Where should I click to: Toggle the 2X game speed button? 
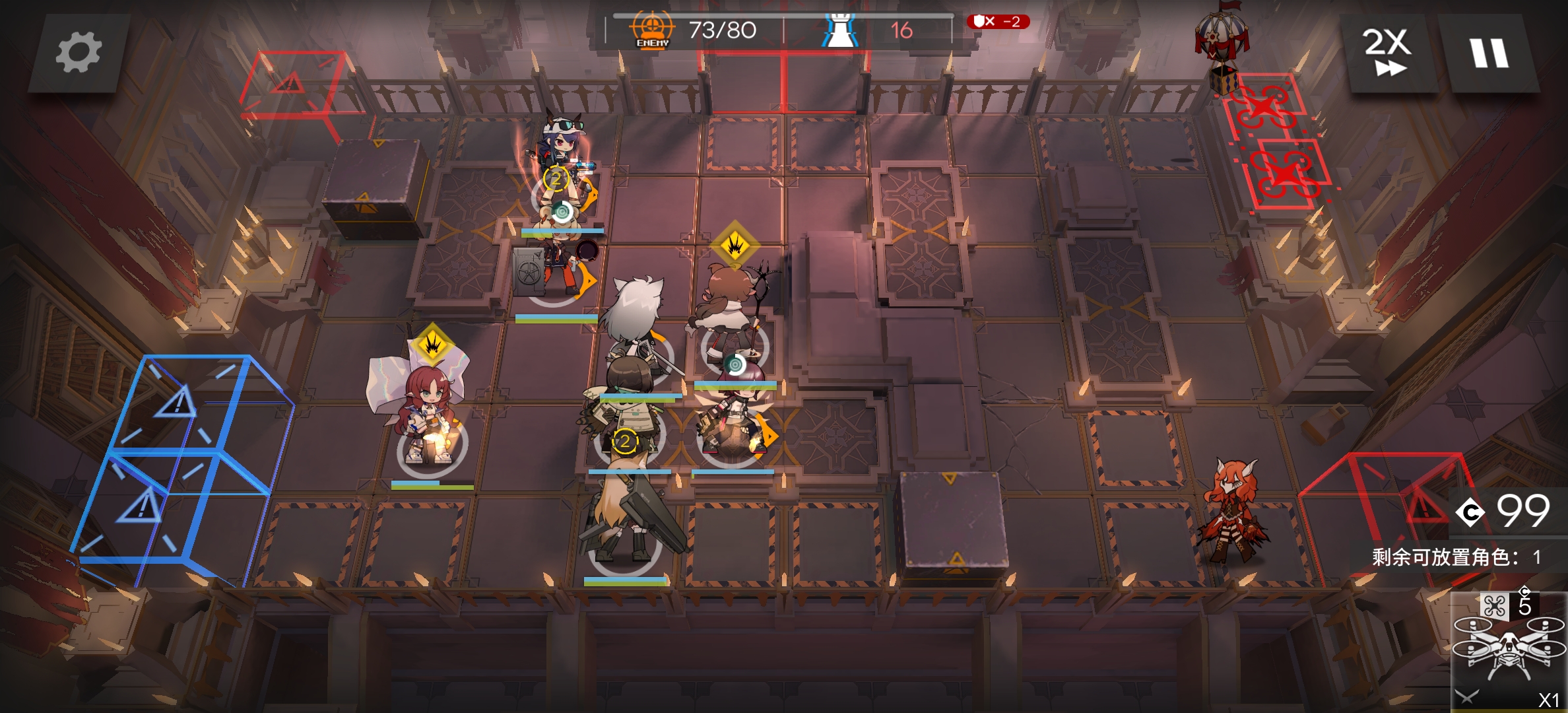click(x=1387, y=53)
